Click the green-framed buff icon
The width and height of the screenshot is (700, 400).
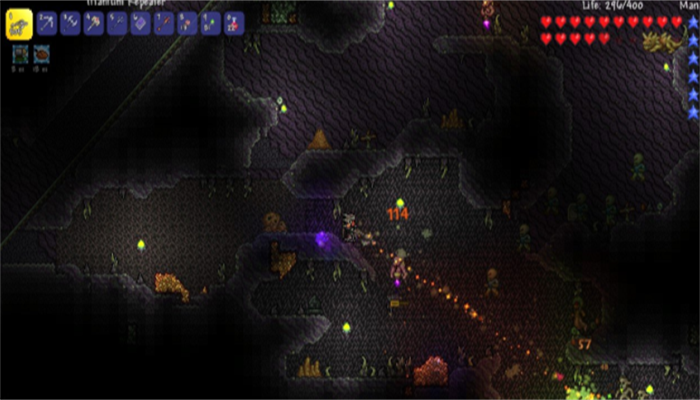20,55
